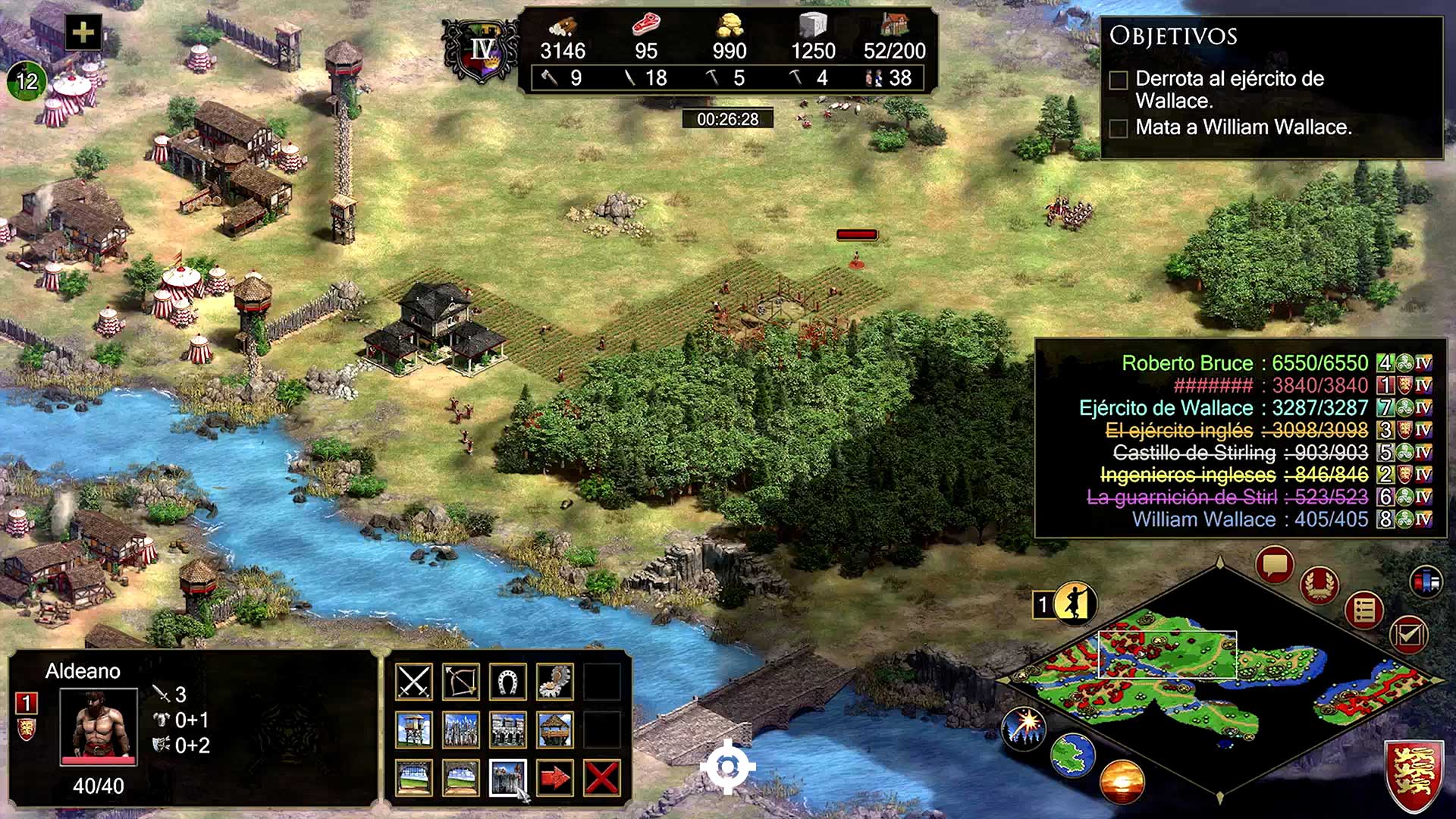Toggle the globe minimap mode button
Image resolution: width=1456 pixels, height=819 pixels.
pos(1072,755)
